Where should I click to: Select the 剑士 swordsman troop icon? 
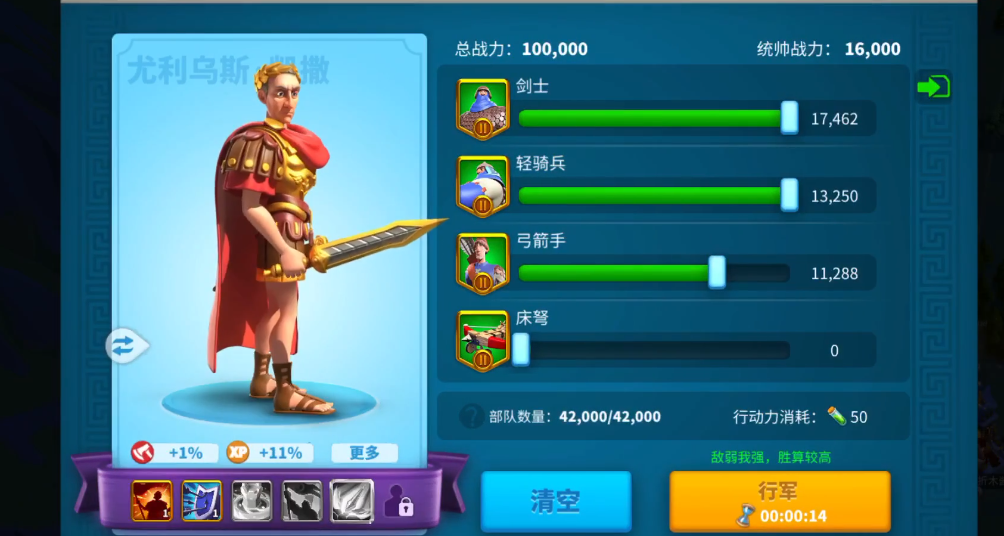pos(483,108)
